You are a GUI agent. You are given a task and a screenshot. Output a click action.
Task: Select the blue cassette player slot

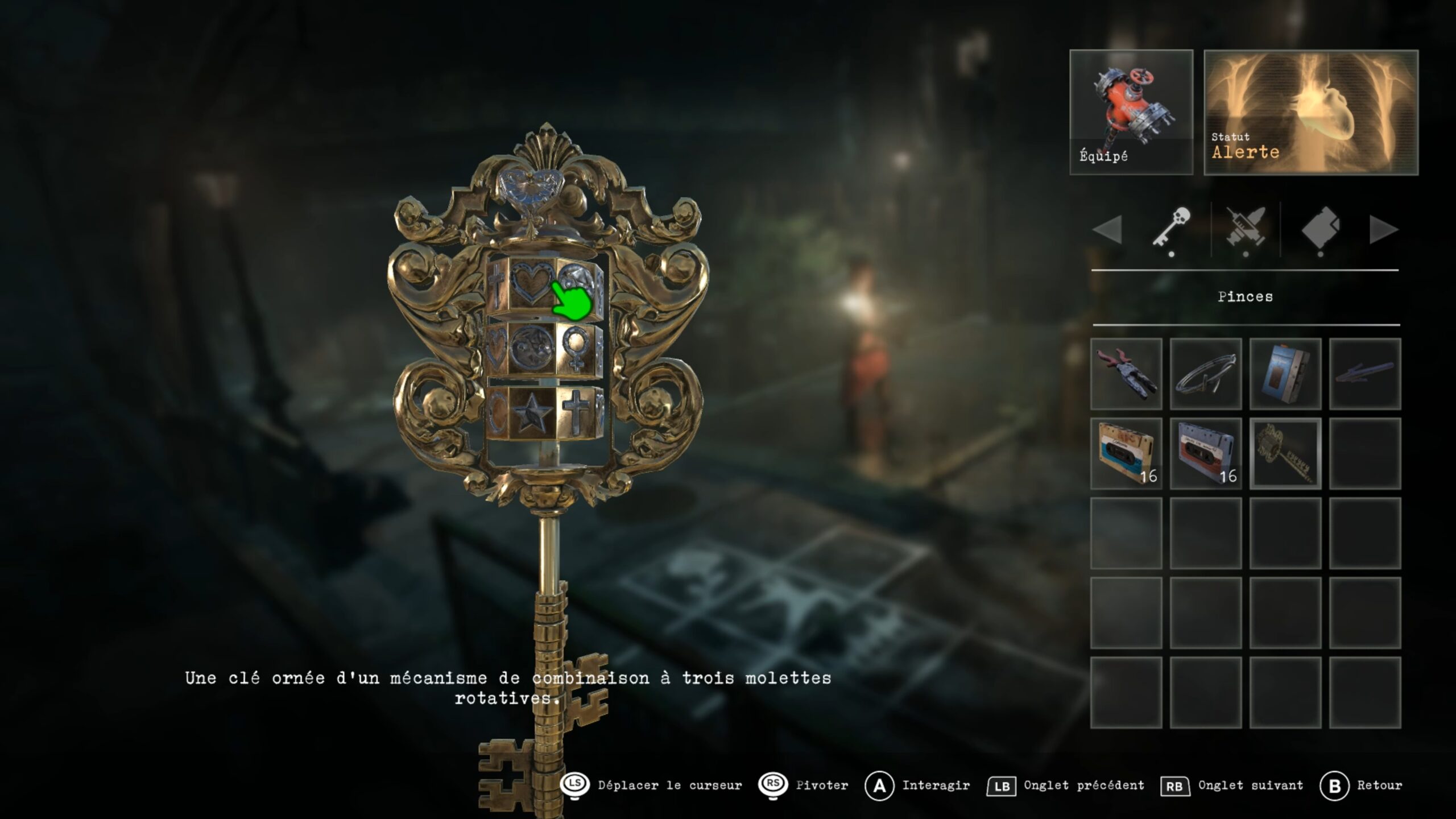click(1285, 374)
